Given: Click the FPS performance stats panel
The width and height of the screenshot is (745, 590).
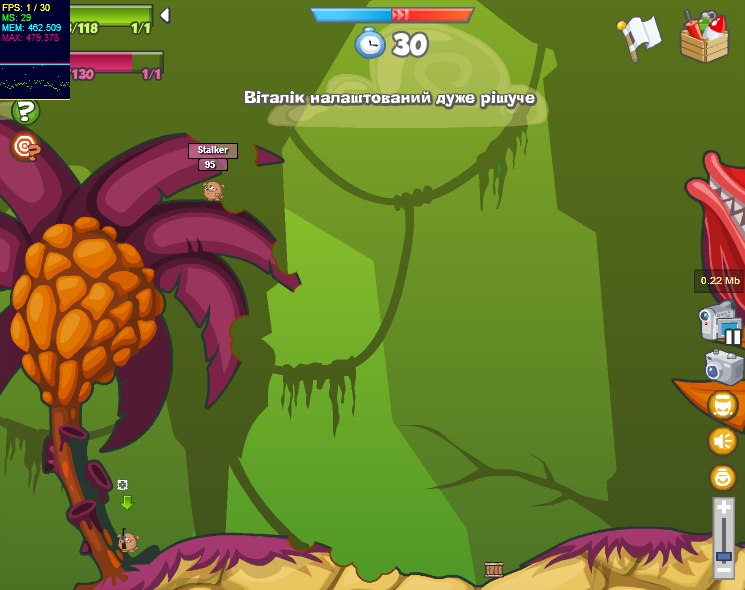Looking at the screenshot, I should 35,50.
